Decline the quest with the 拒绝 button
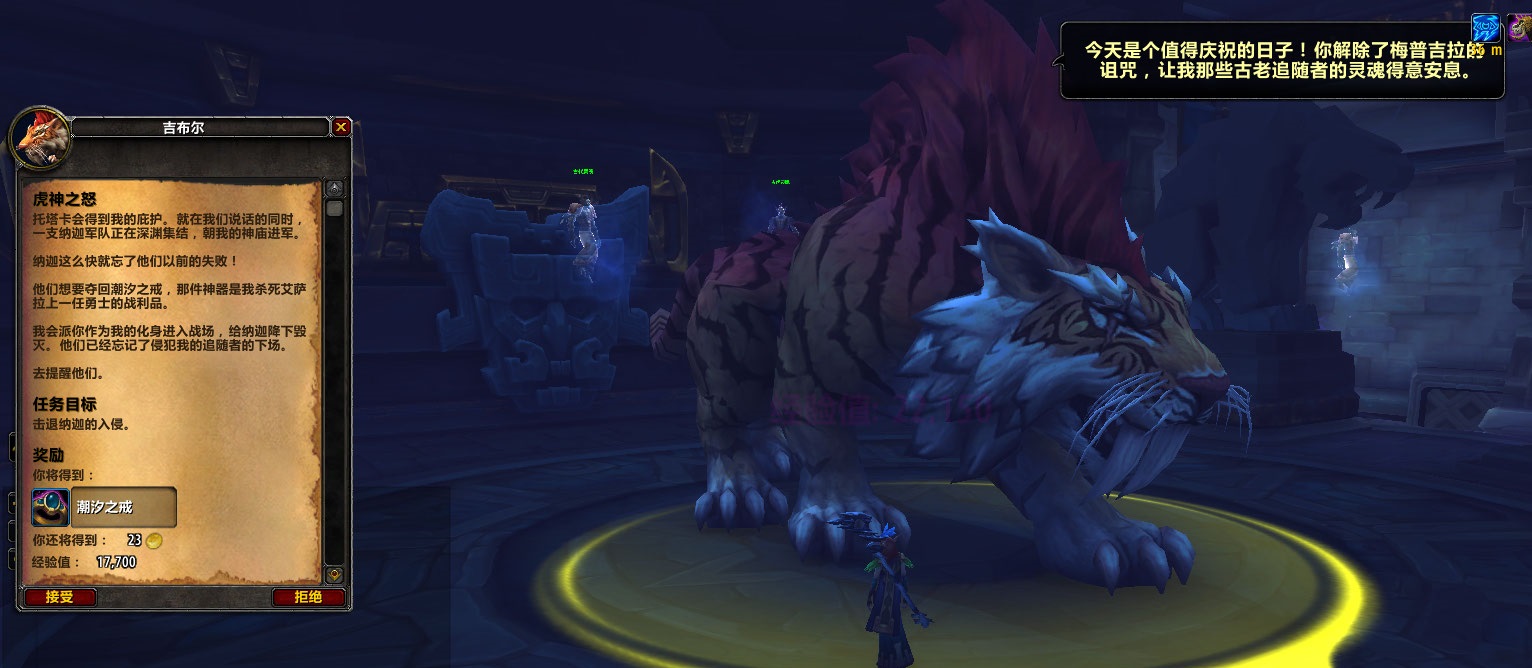The height and width of the screenshot is (668, 1532). click(x=308, y=597)
